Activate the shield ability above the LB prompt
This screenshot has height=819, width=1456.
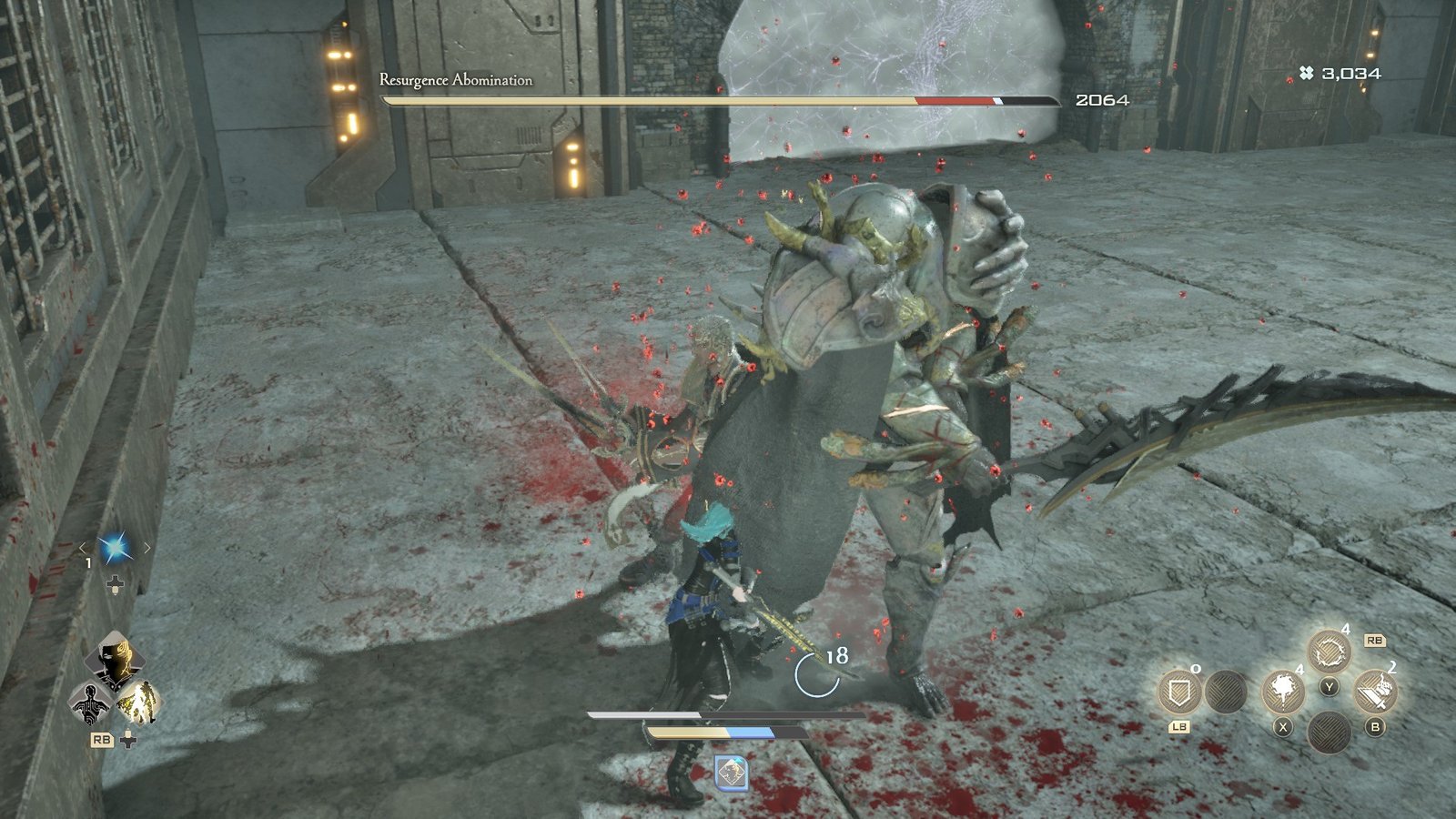[1180, 693]
